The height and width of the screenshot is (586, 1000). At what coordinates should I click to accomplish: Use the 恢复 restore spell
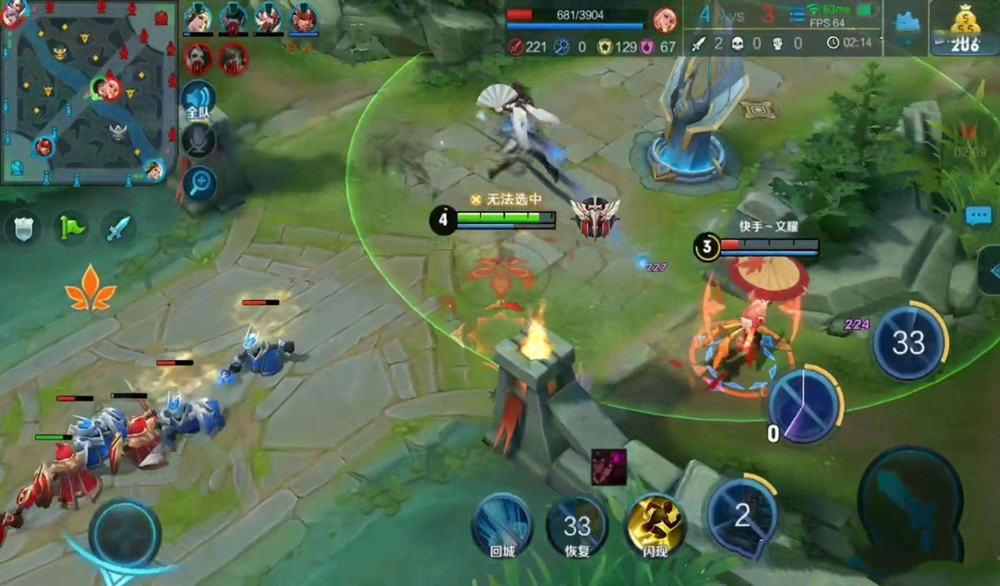click(x=577, y=522)
